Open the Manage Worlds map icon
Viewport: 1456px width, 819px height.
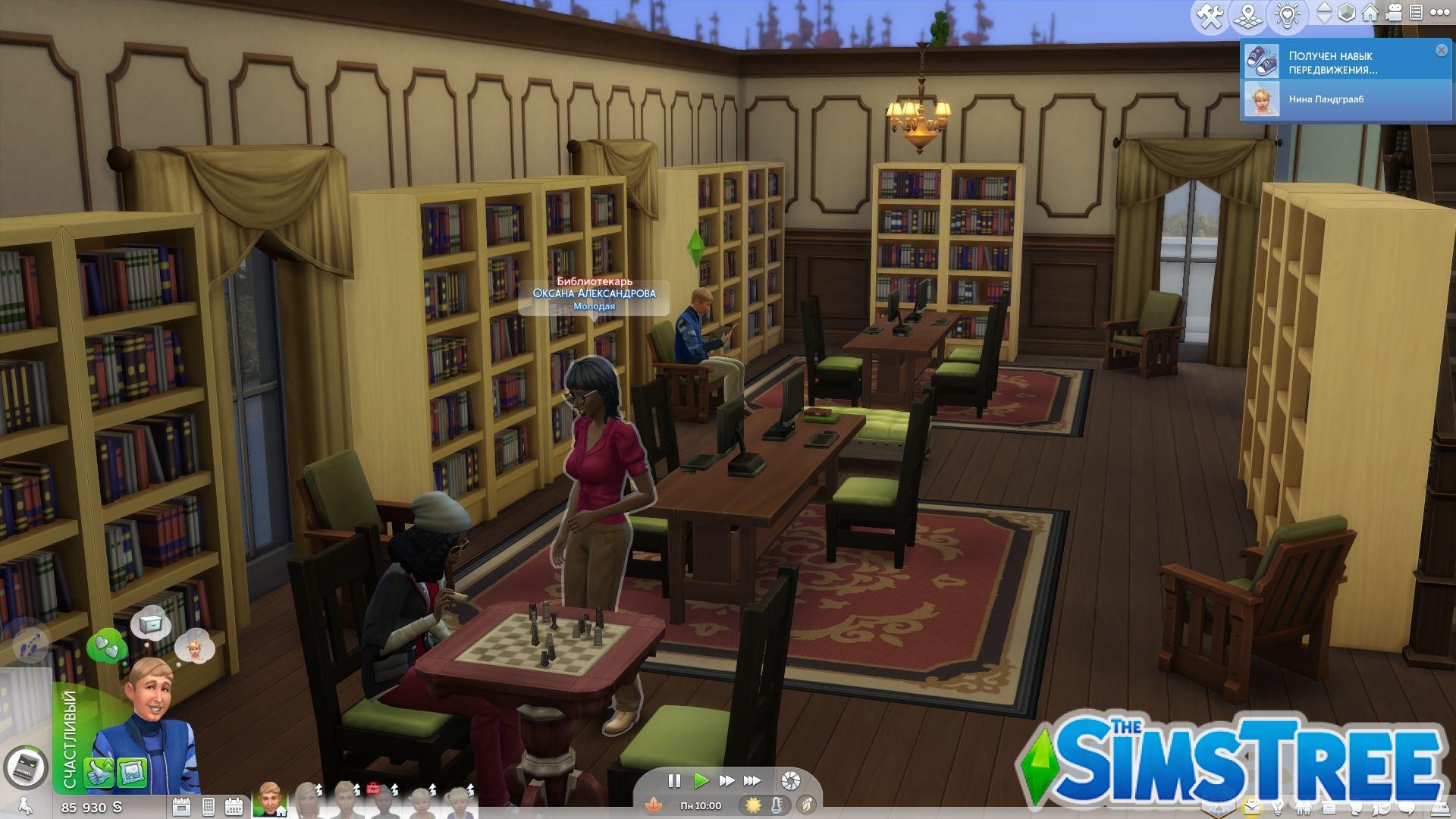point(1247,14)
